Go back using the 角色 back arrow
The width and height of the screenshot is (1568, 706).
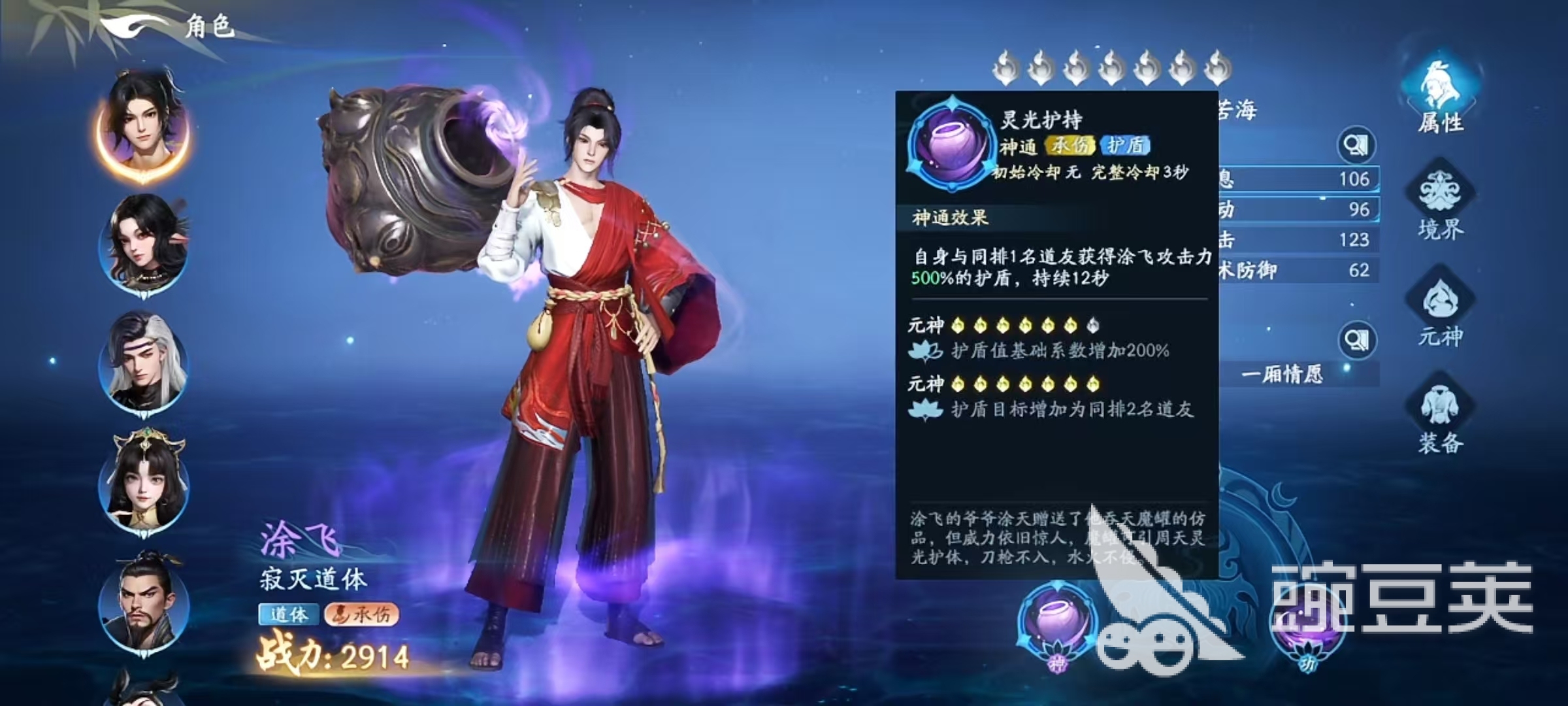point(134,27)
